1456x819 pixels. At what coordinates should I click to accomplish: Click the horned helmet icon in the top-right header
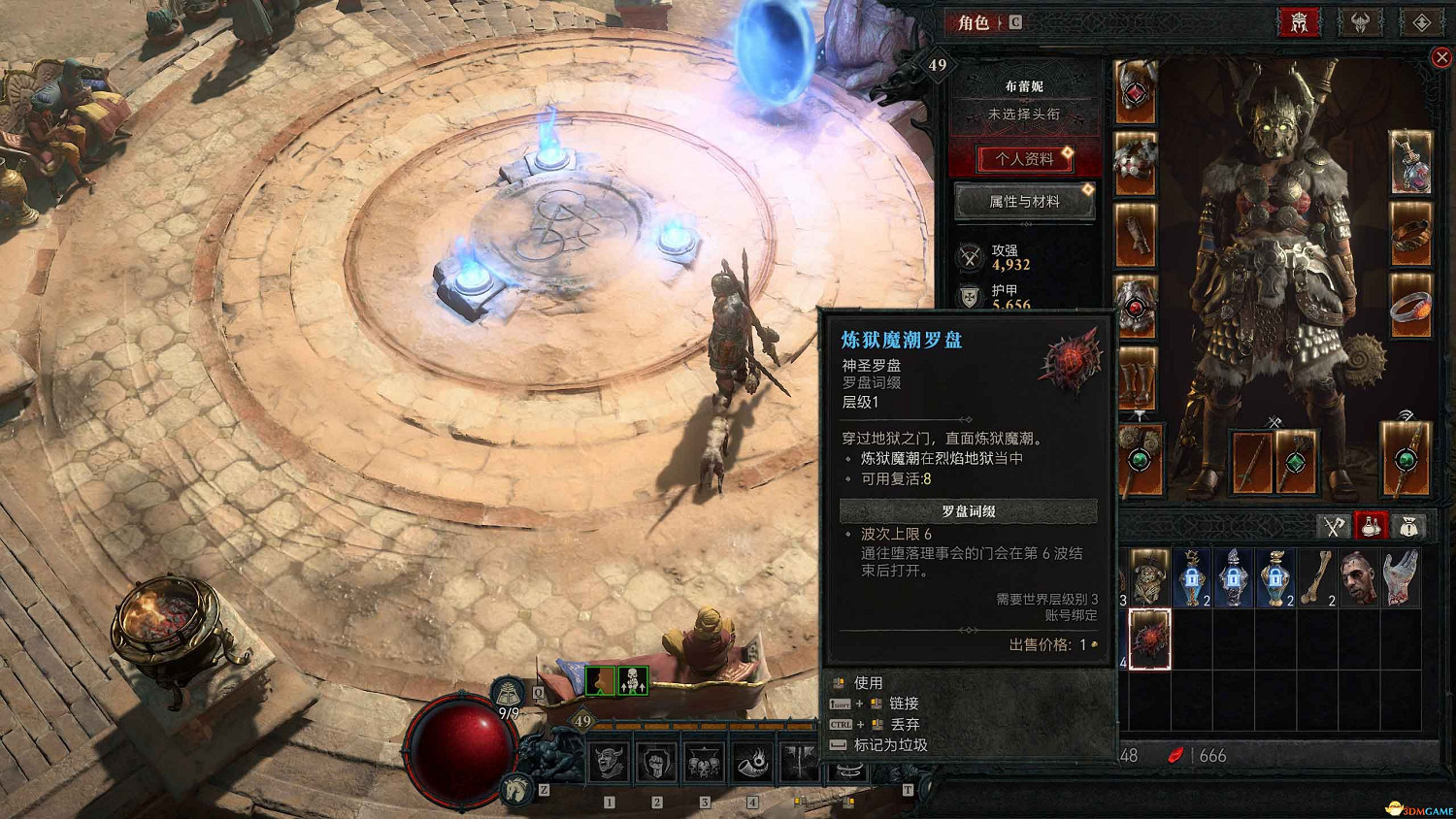(x=1359, y=22)
